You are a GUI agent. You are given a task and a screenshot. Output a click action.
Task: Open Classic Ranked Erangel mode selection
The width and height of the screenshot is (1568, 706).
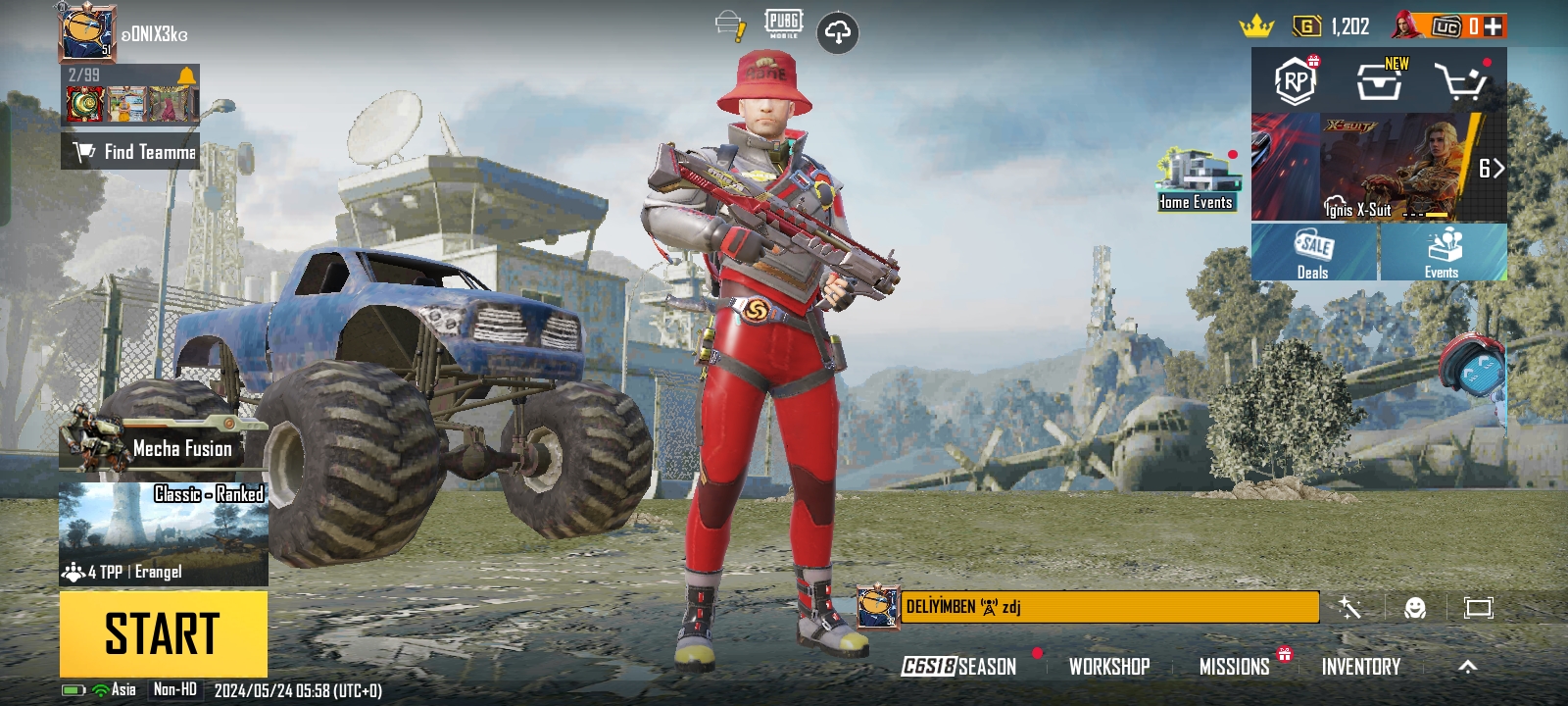(x=163, y=533)
